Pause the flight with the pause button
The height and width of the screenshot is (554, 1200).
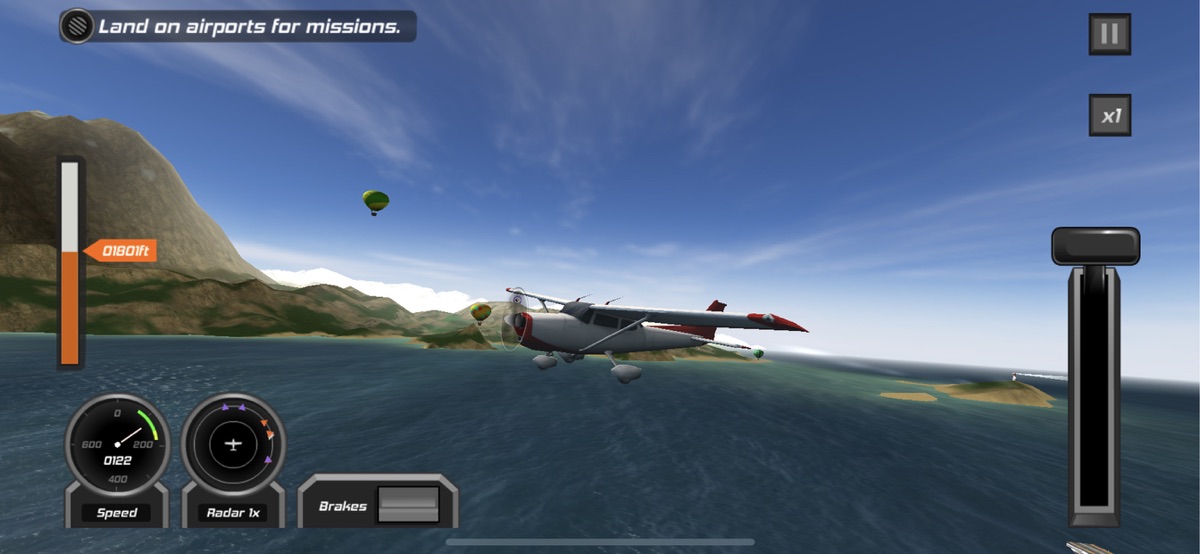1109,35
